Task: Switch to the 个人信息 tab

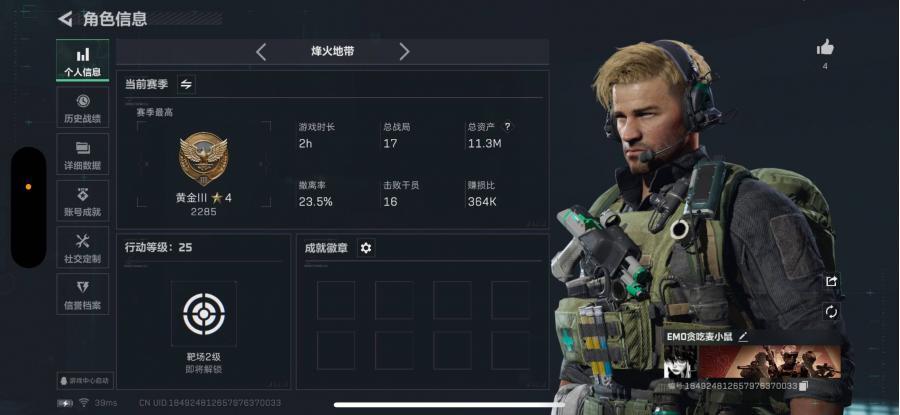Action: [x=82, y=61]
